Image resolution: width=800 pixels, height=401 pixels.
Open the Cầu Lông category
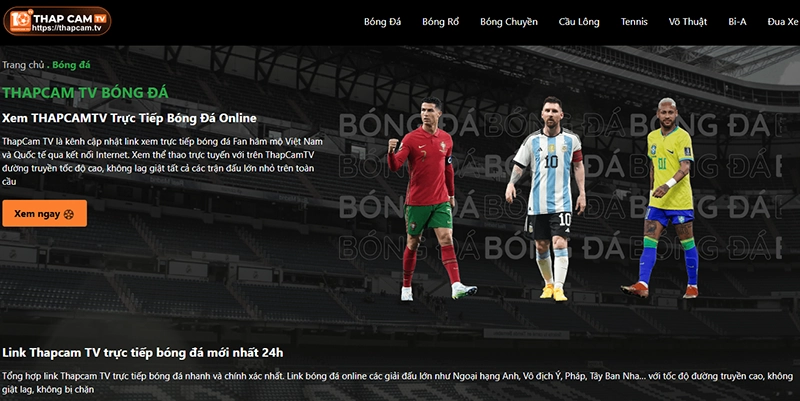point(581,21)
